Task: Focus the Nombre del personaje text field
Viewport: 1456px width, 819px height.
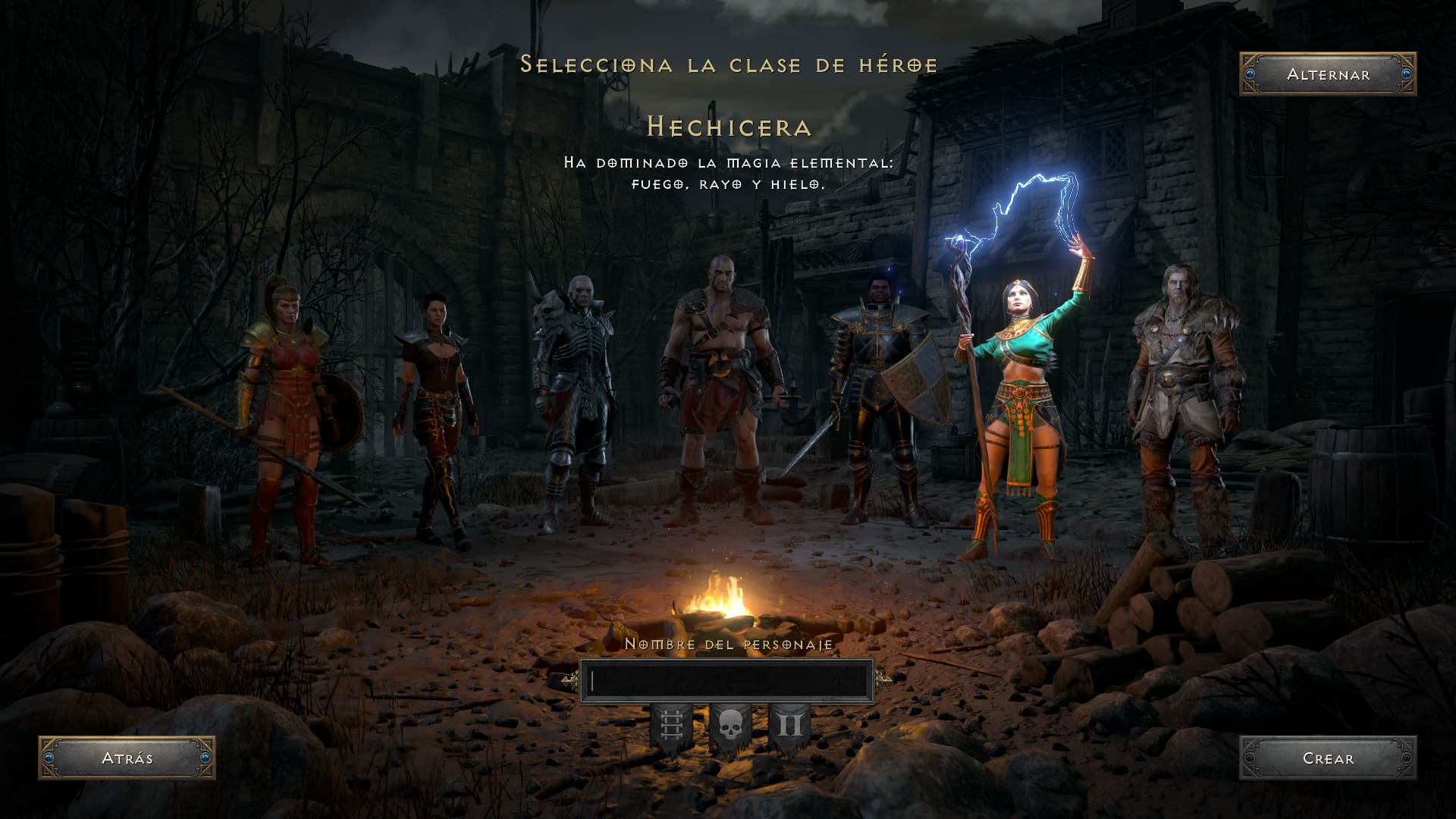Action: pos(726,681)
